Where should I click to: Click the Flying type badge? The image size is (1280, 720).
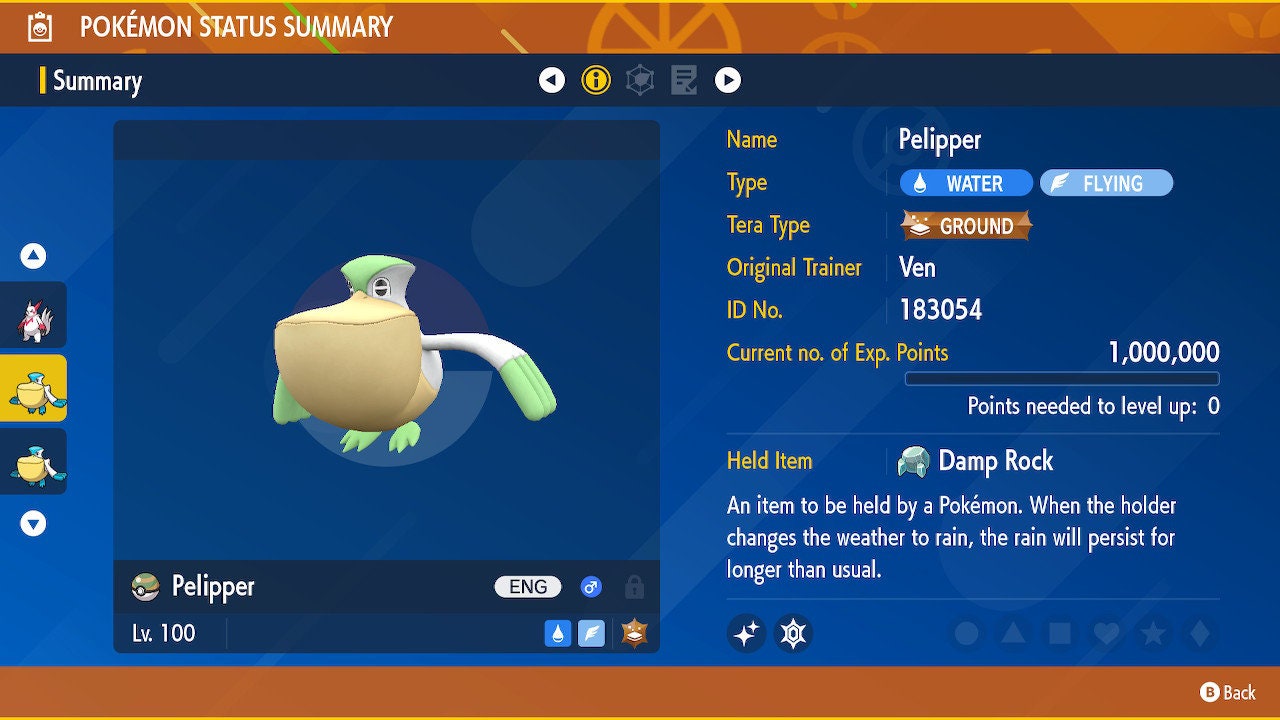tap(1106, 183)
